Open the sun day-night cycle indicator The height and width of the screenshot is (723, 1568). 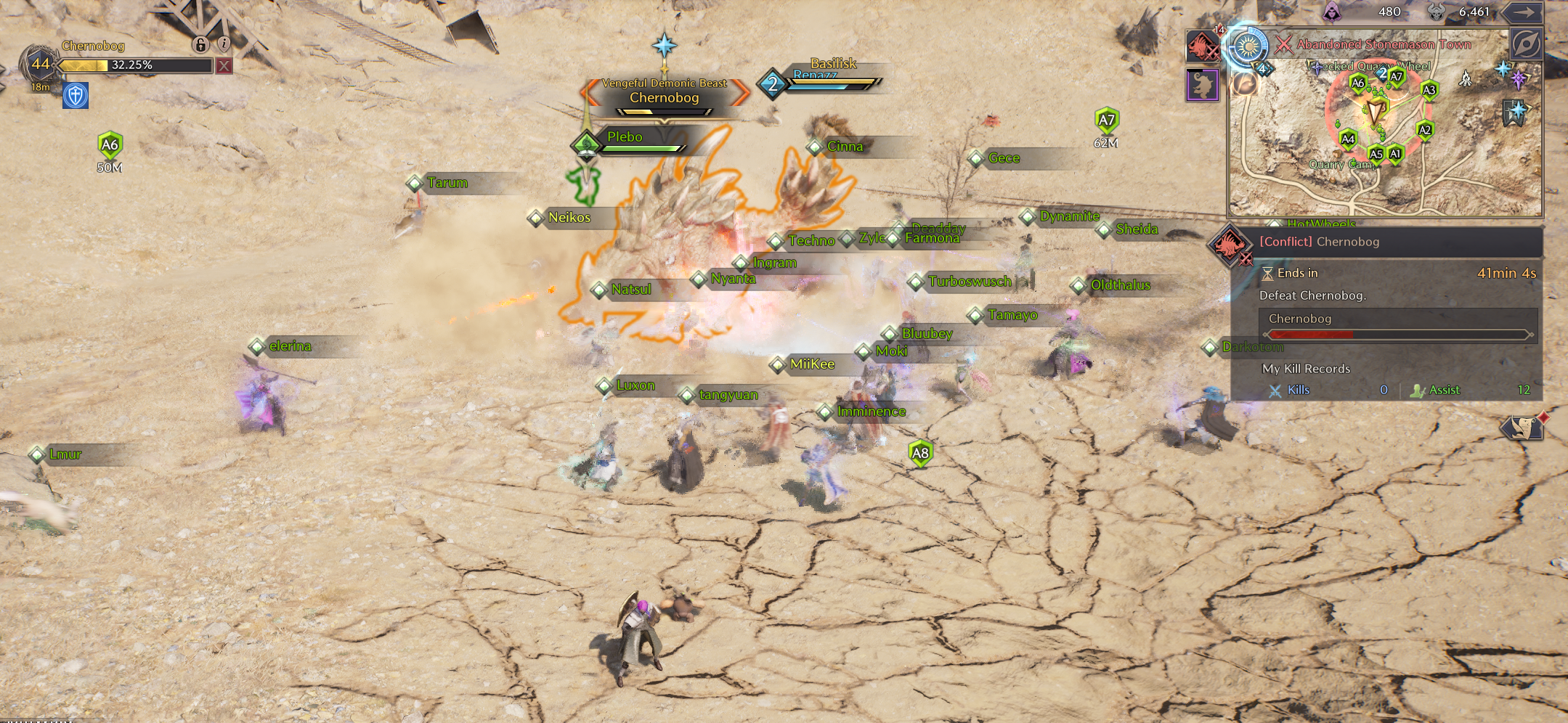click(x=1248, y=47)
